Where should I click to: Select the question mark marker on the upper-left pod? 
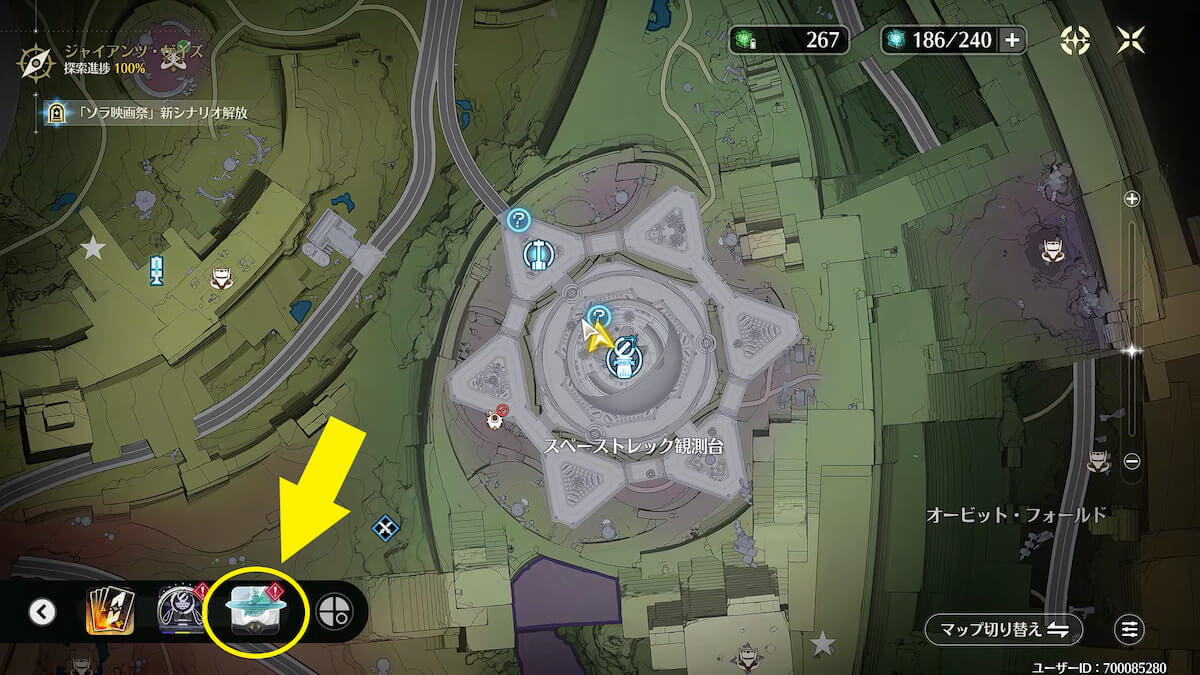(x=518, y=220)
